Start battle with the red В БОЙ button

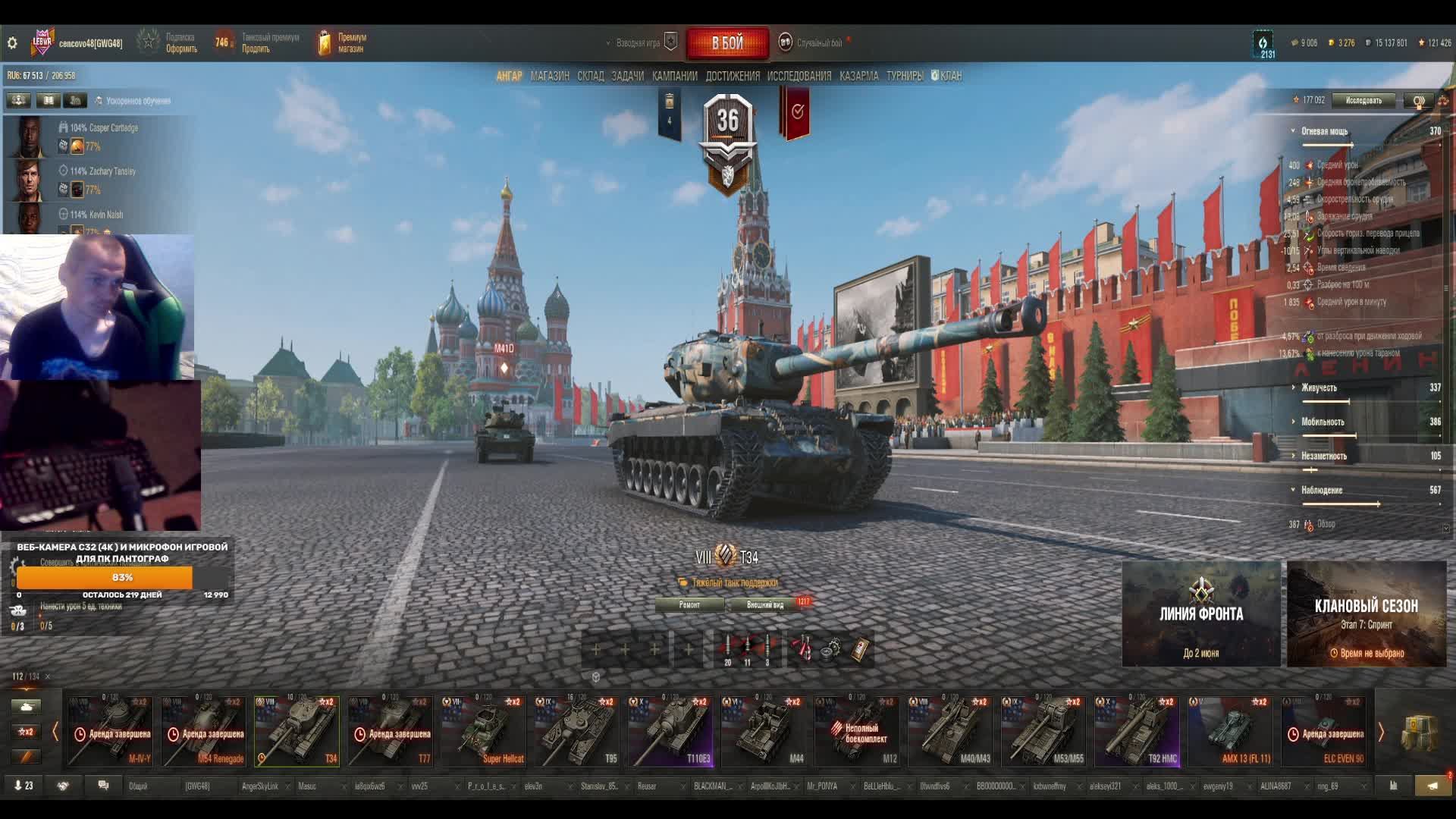[727, 43]
